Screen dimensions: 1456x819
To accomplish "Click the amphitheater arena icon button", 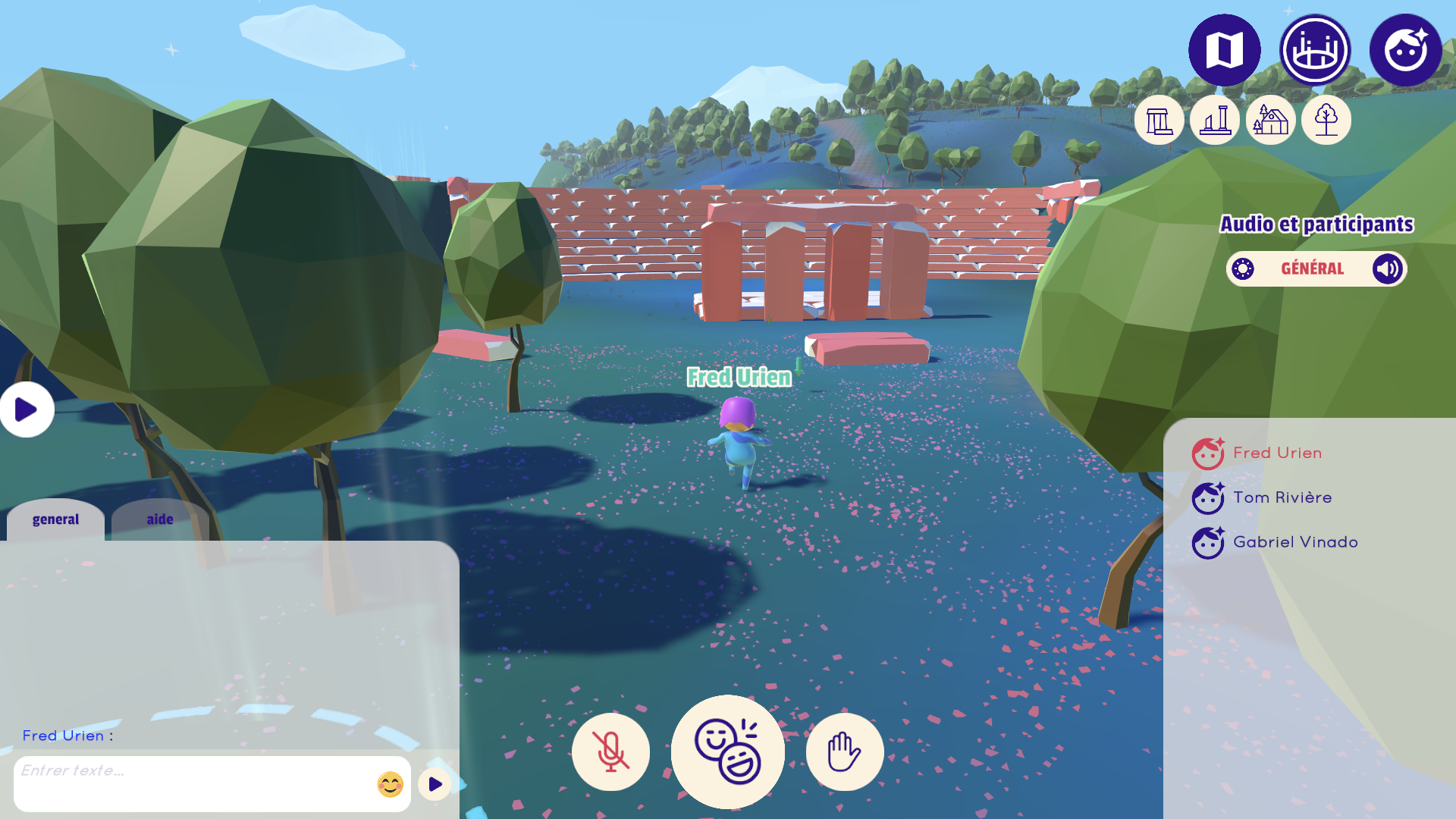I will point(1315,50).
